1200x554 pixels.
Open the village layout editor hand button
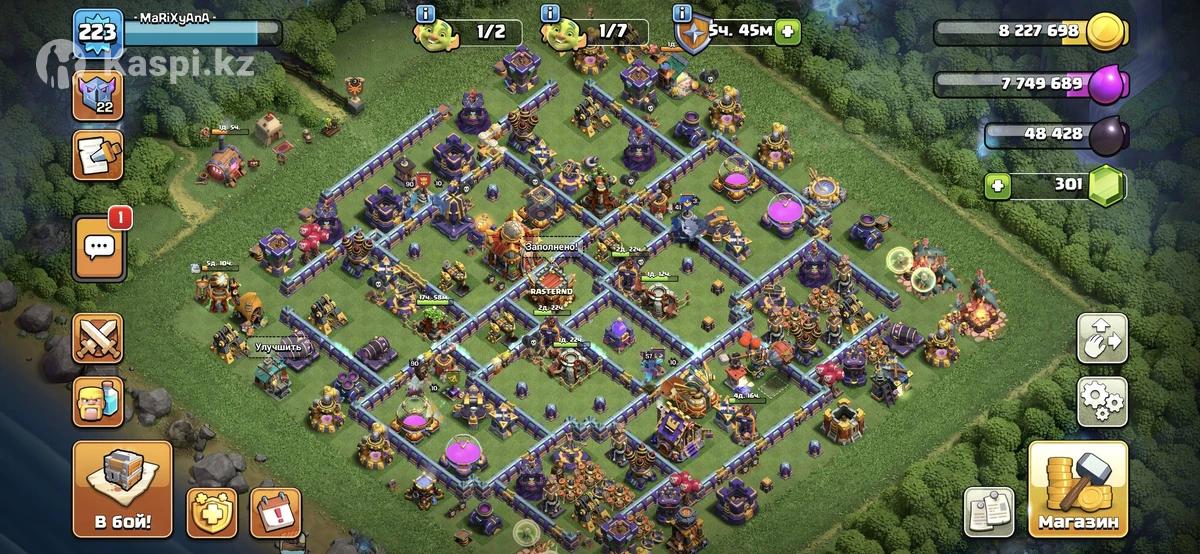[x=1102, y=339]
